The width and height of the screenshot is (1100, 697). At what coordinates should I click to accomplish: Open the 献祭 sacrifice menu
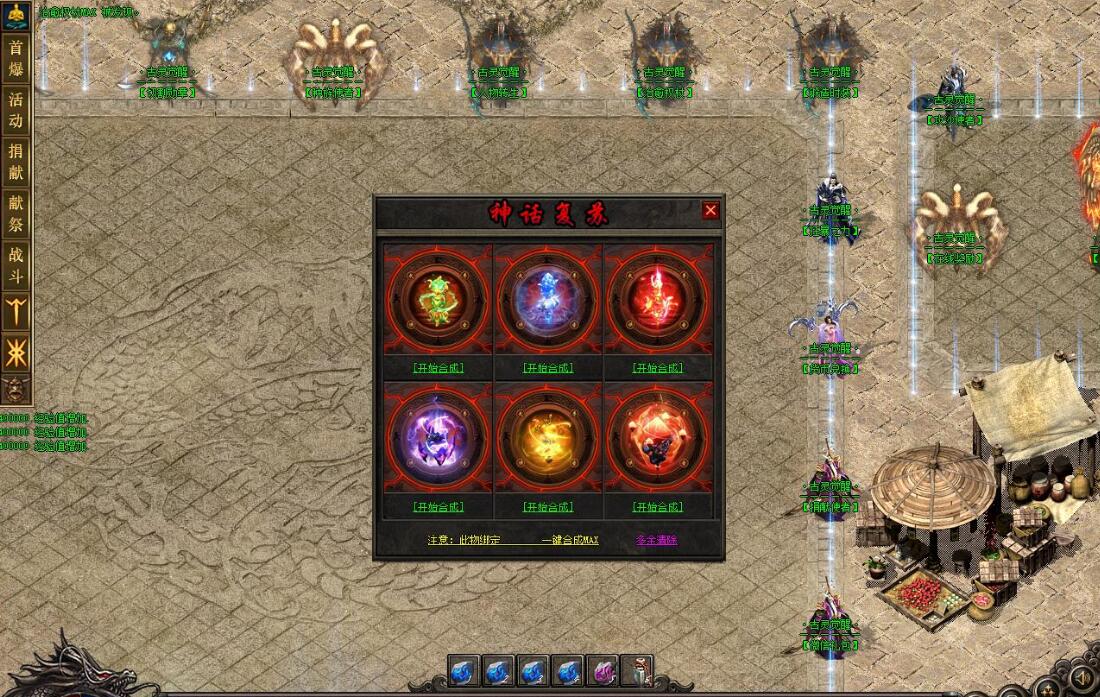point(16,213)
